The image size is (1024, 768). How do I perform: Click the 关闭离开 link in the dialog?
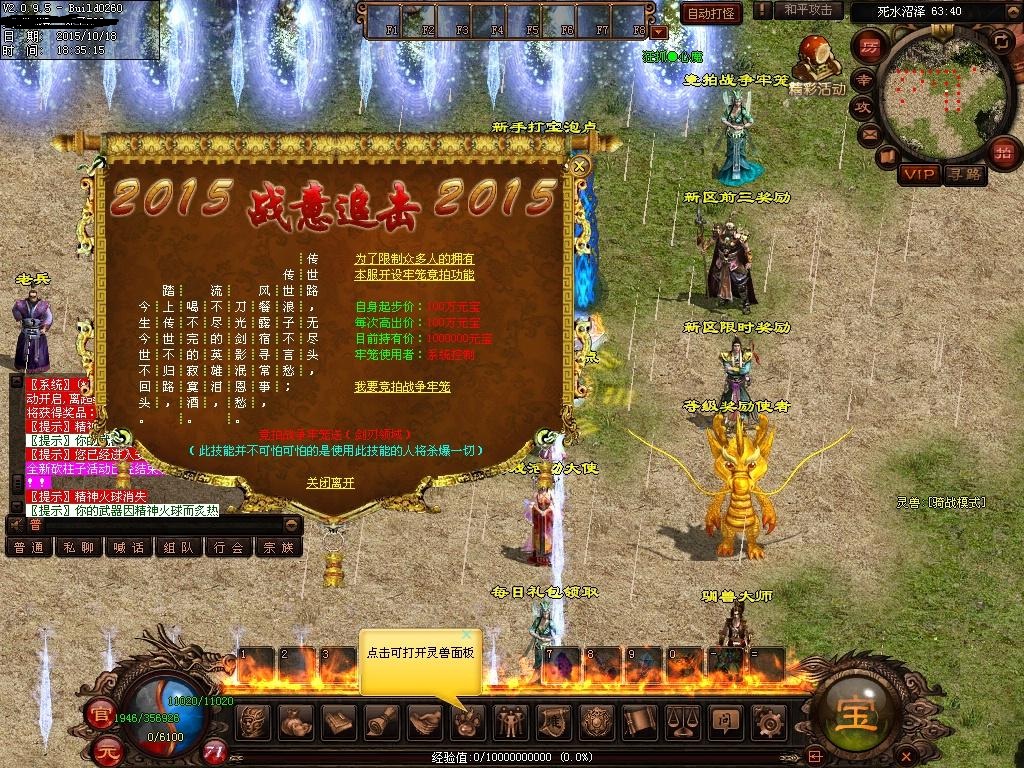(330, 483)
